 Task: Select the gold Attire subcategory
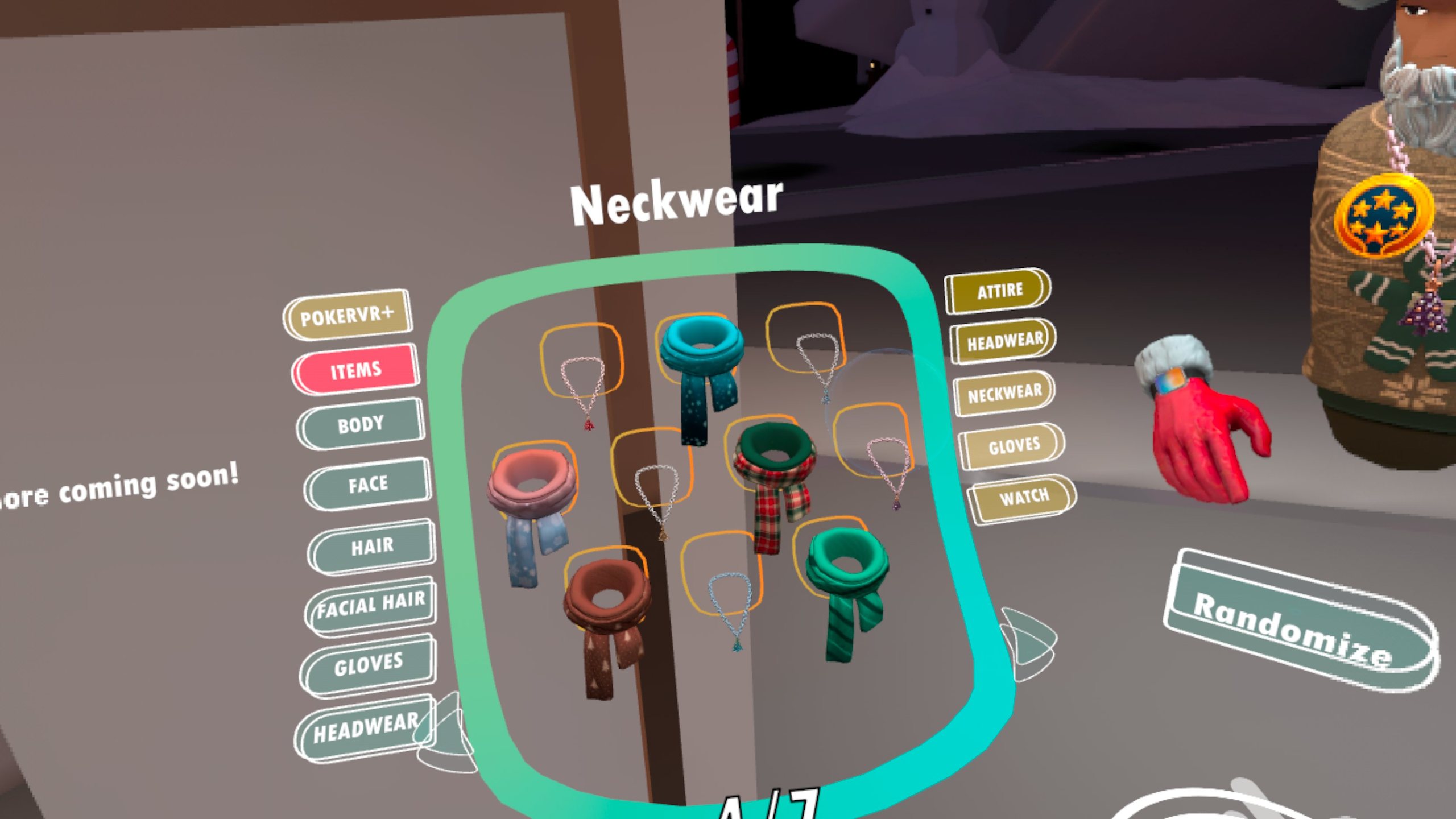pyautogui.click(x=999, y=291)
